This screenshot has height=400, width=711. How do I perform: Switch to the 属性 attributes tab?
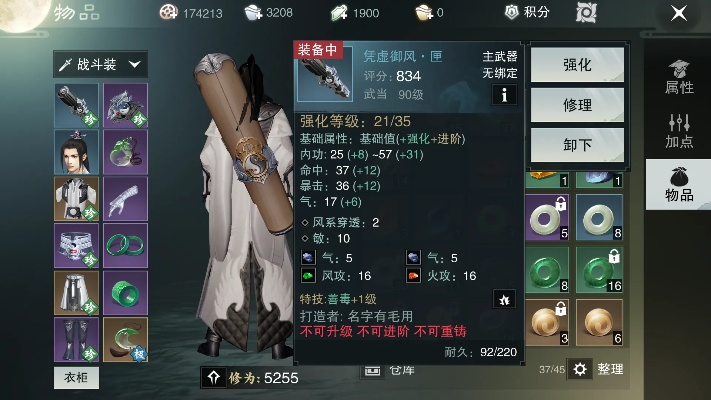click(x=679, y=76)
